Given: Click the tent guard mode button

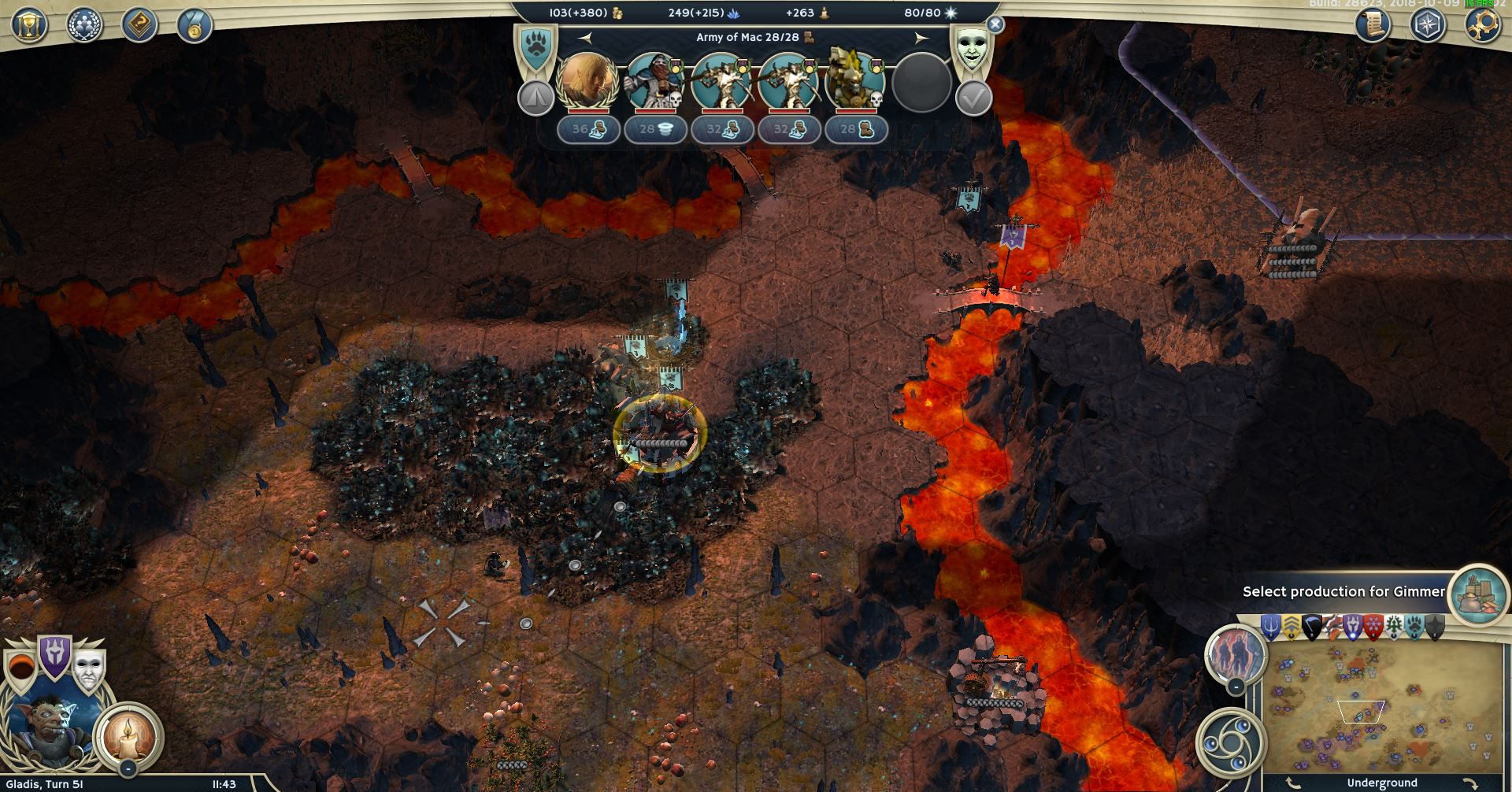Looking at the screenshot, I should pos(535,99).
